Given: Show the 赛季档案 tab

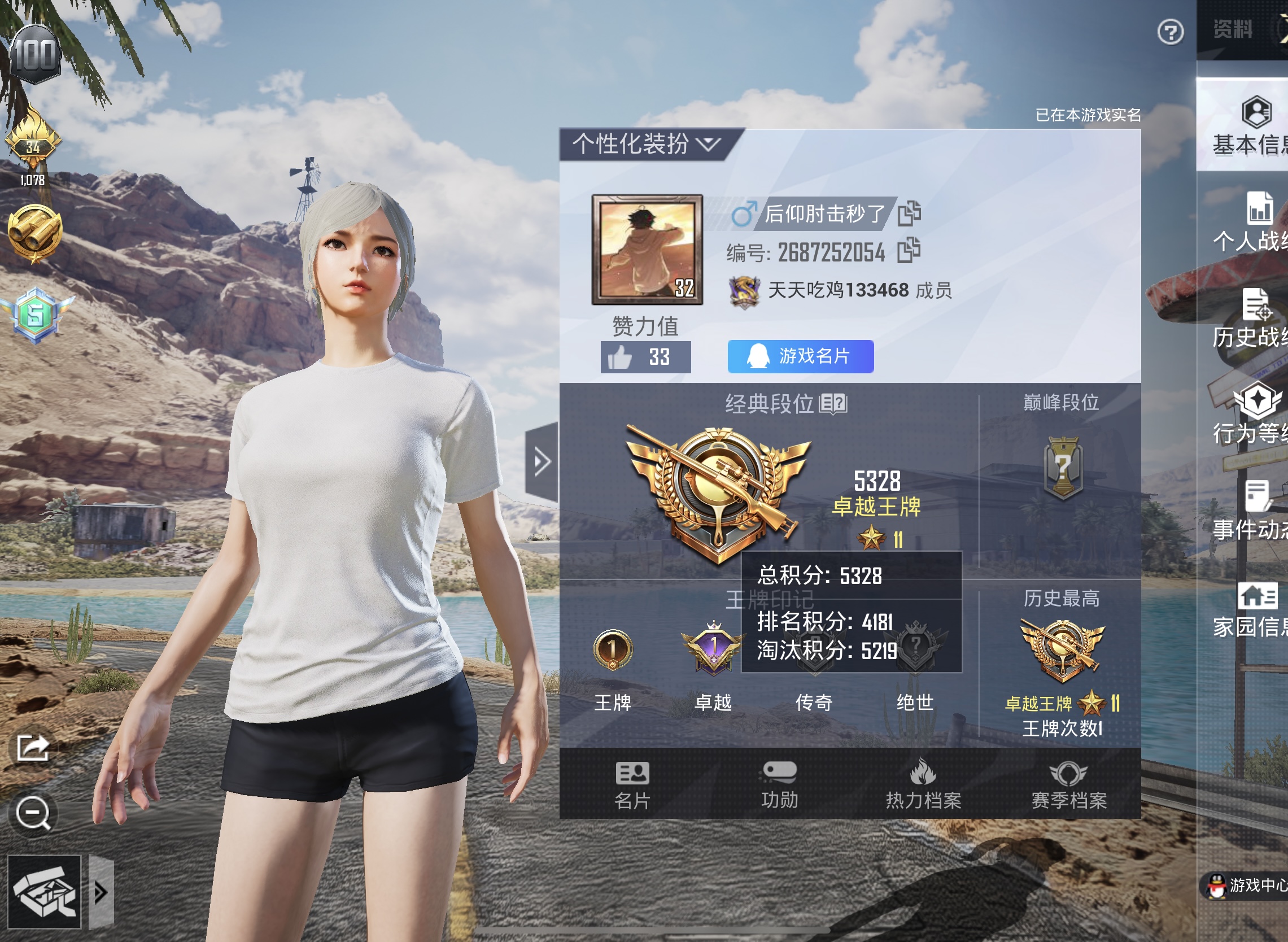Looking at the screenshot, I should (x=1068, y=785).
